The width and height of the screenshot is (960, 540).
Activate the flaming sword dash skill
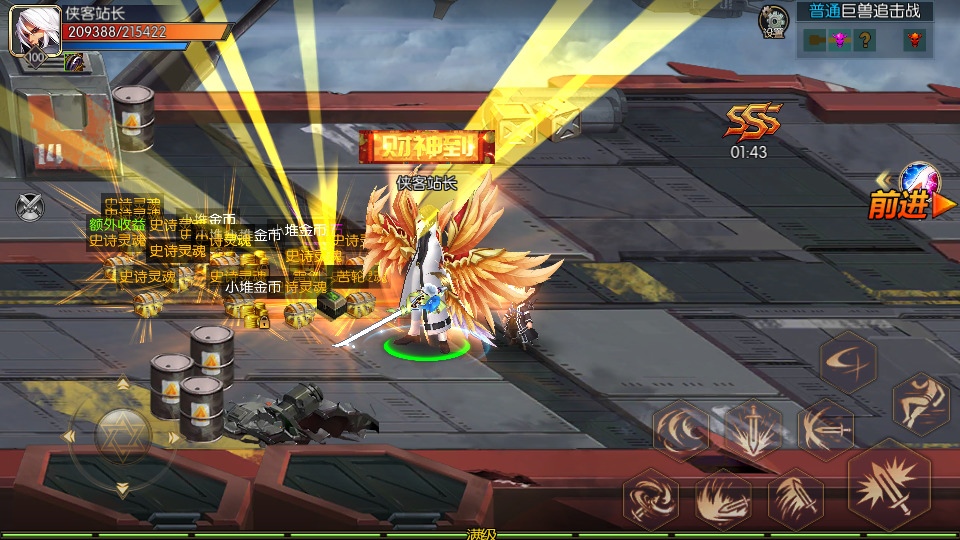click(723, 497)
